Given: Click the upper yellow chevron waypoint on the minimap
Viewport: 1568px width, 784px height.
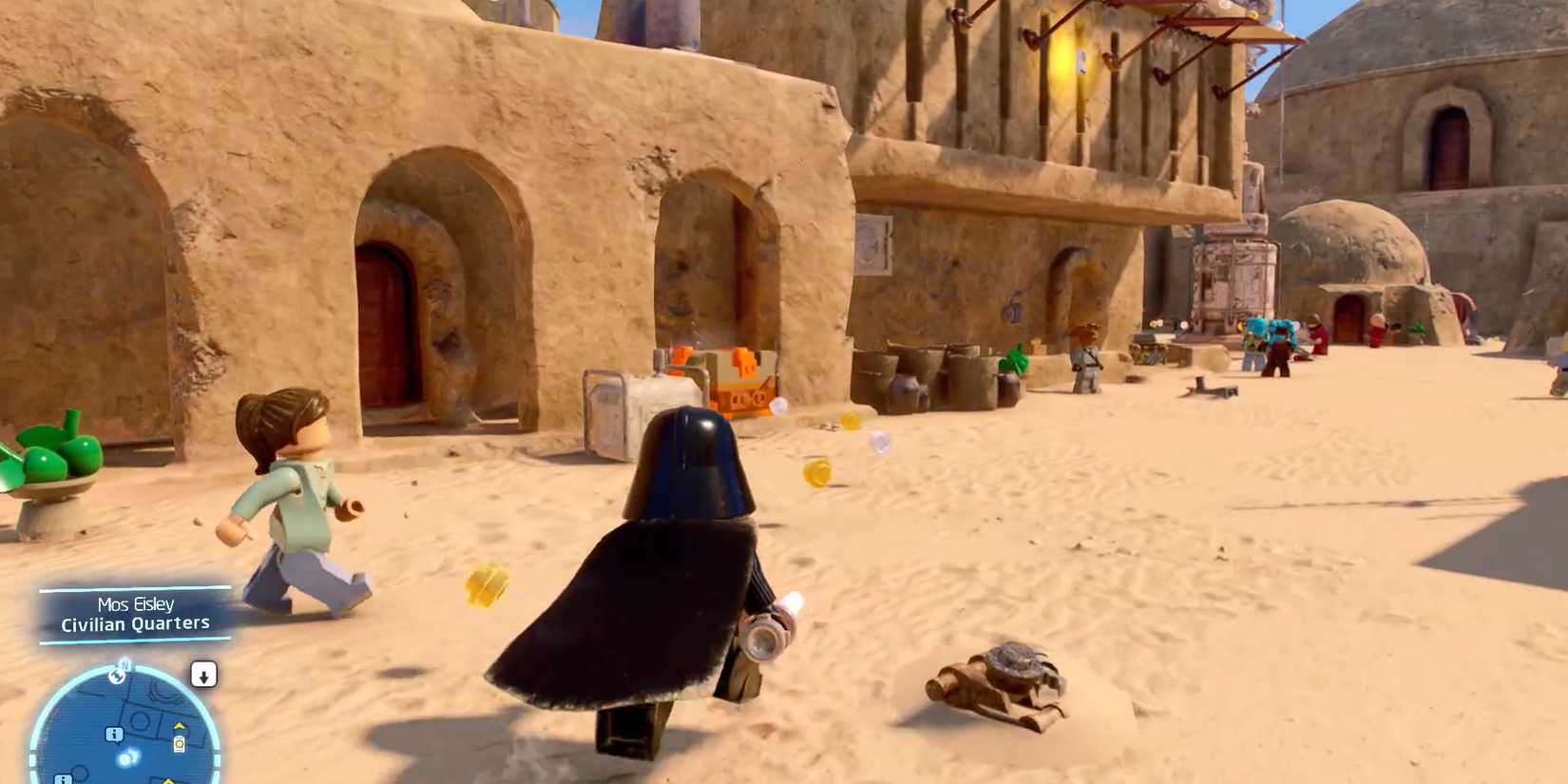Looking at the screenshot, I should click(x=179, y=726).
